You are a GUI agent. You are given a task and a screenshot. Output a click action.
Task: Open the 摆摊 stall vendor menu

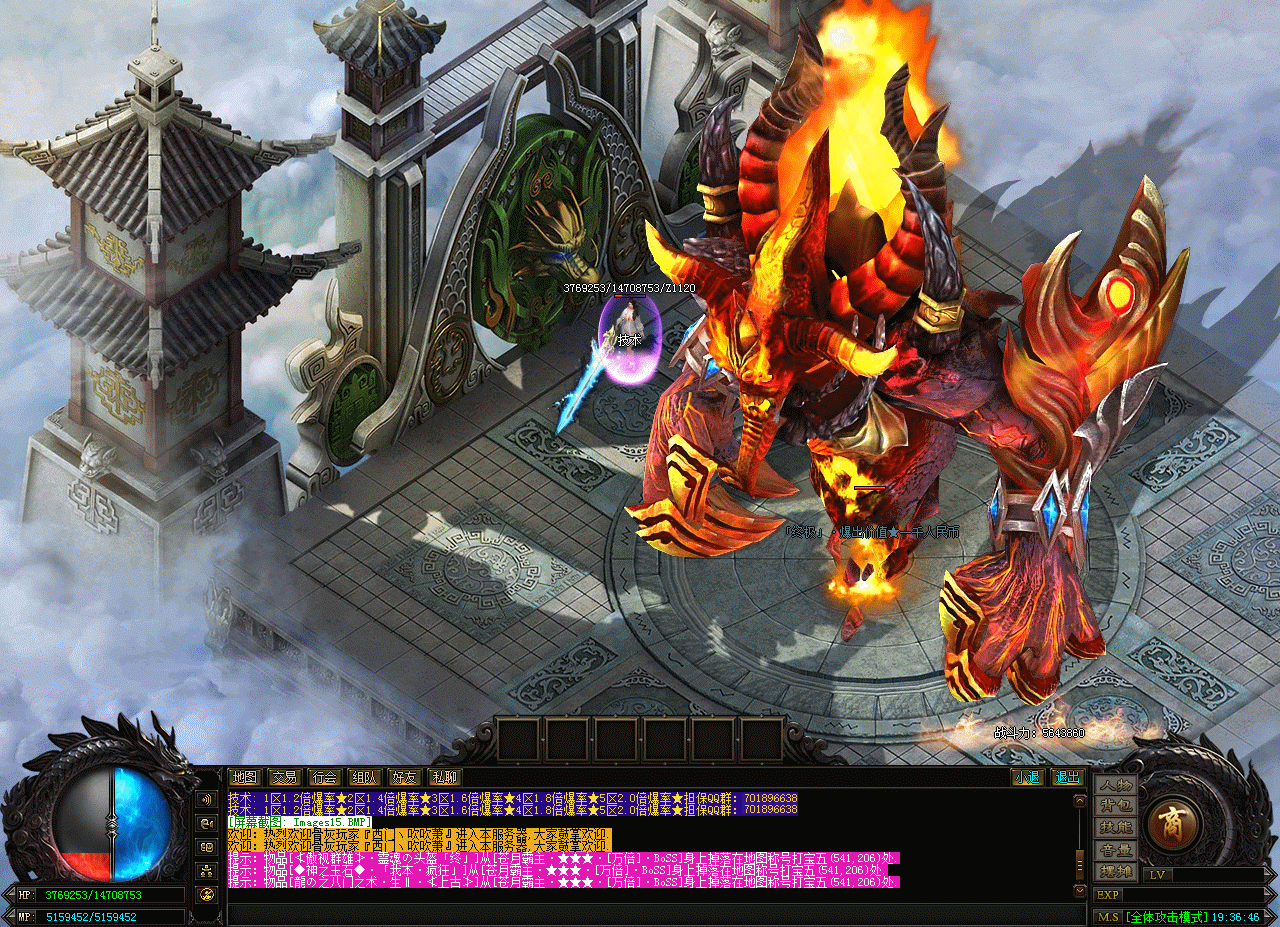(1115, 871)
